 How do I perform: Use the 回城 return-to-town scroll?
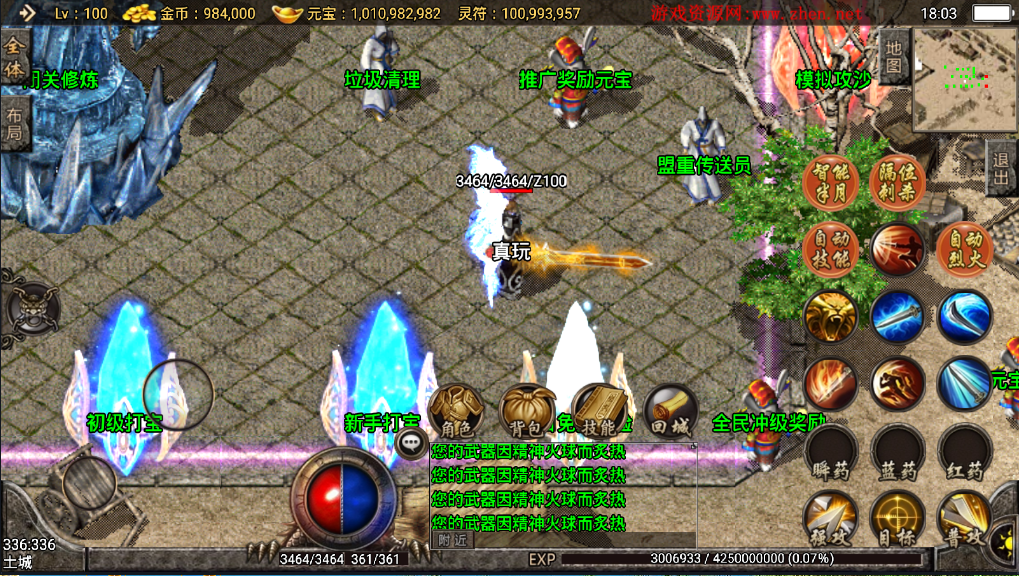coord(670,410)
